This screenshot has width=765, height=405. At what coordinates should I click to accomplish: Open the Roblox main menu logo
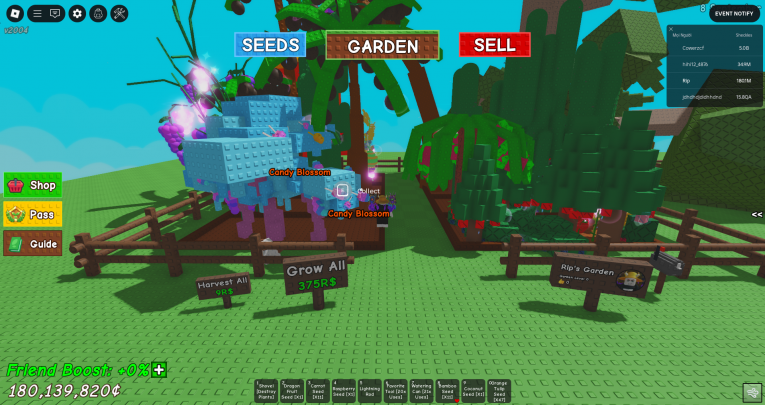point(12,14)
